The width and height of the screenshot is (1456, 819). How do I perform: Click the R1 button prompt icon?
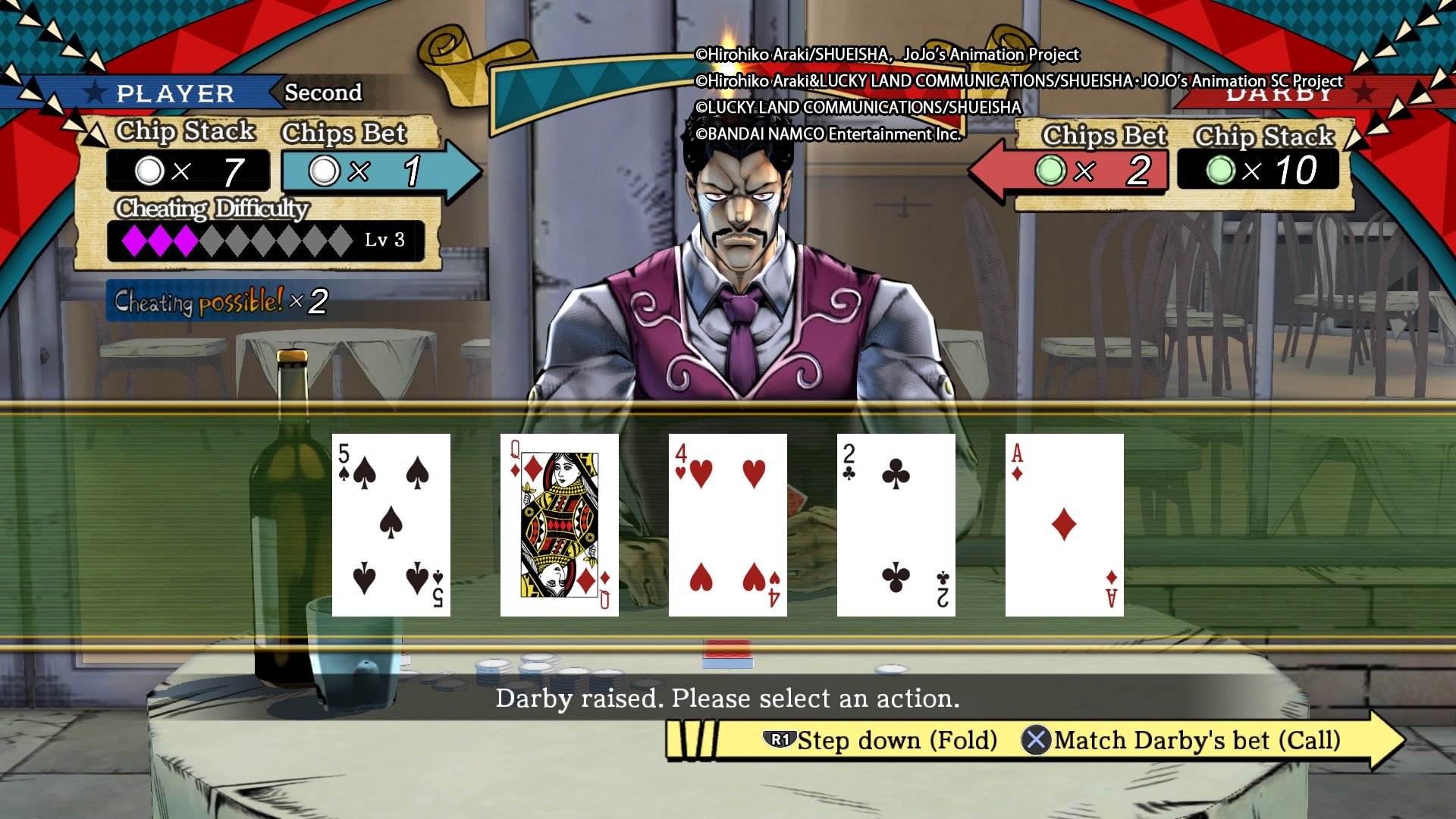point(781,741)
